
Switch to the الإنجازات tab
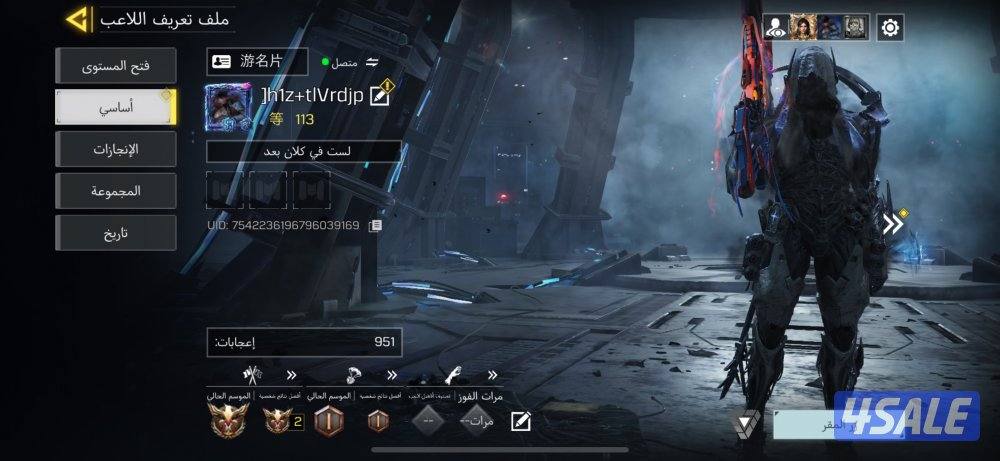[x=116, y=149]
